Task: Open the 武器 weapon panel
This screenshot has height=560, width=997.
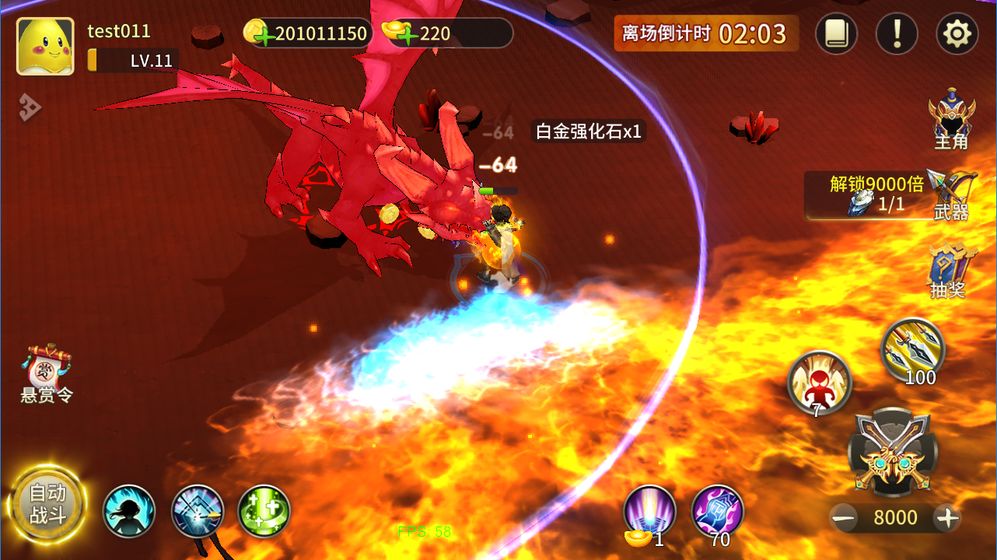Action: 951,194
